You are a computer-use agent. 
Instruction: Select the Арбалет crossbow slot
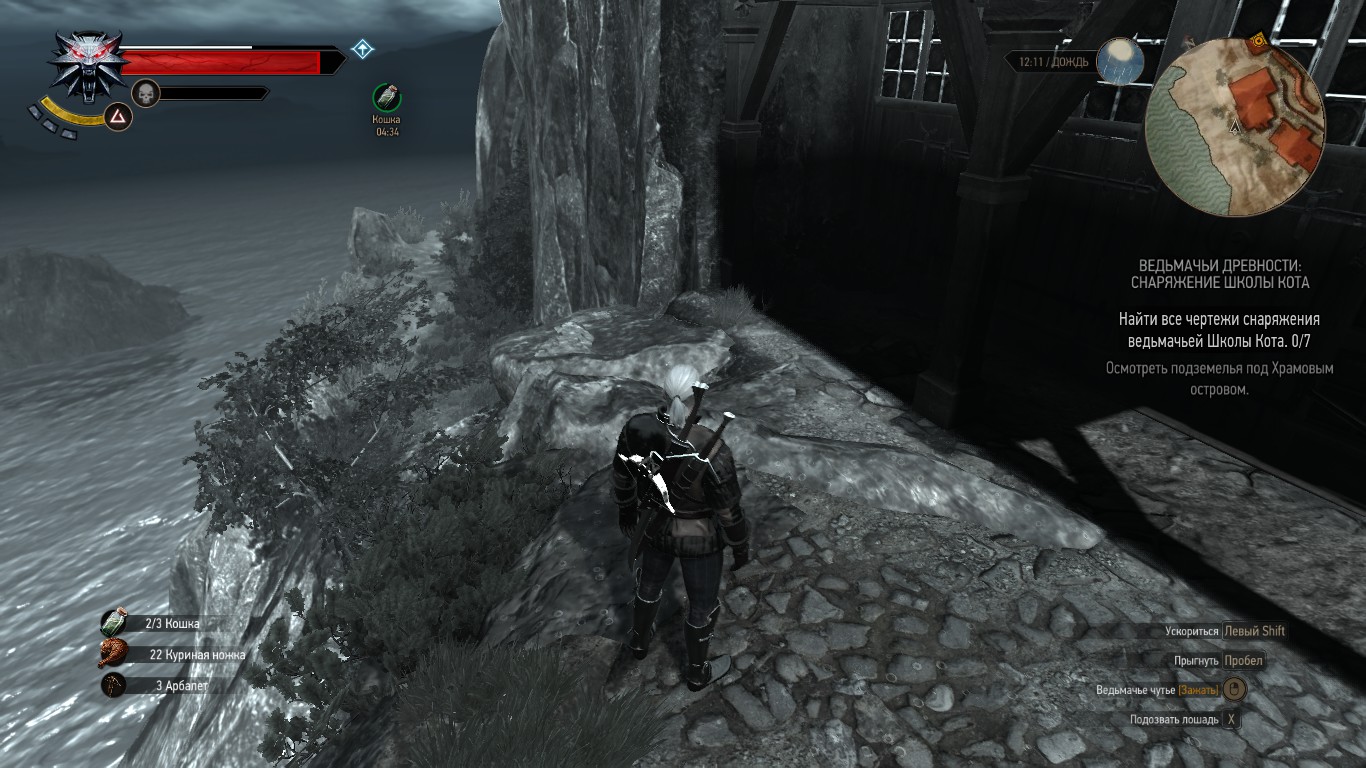(x=114, y=686)
